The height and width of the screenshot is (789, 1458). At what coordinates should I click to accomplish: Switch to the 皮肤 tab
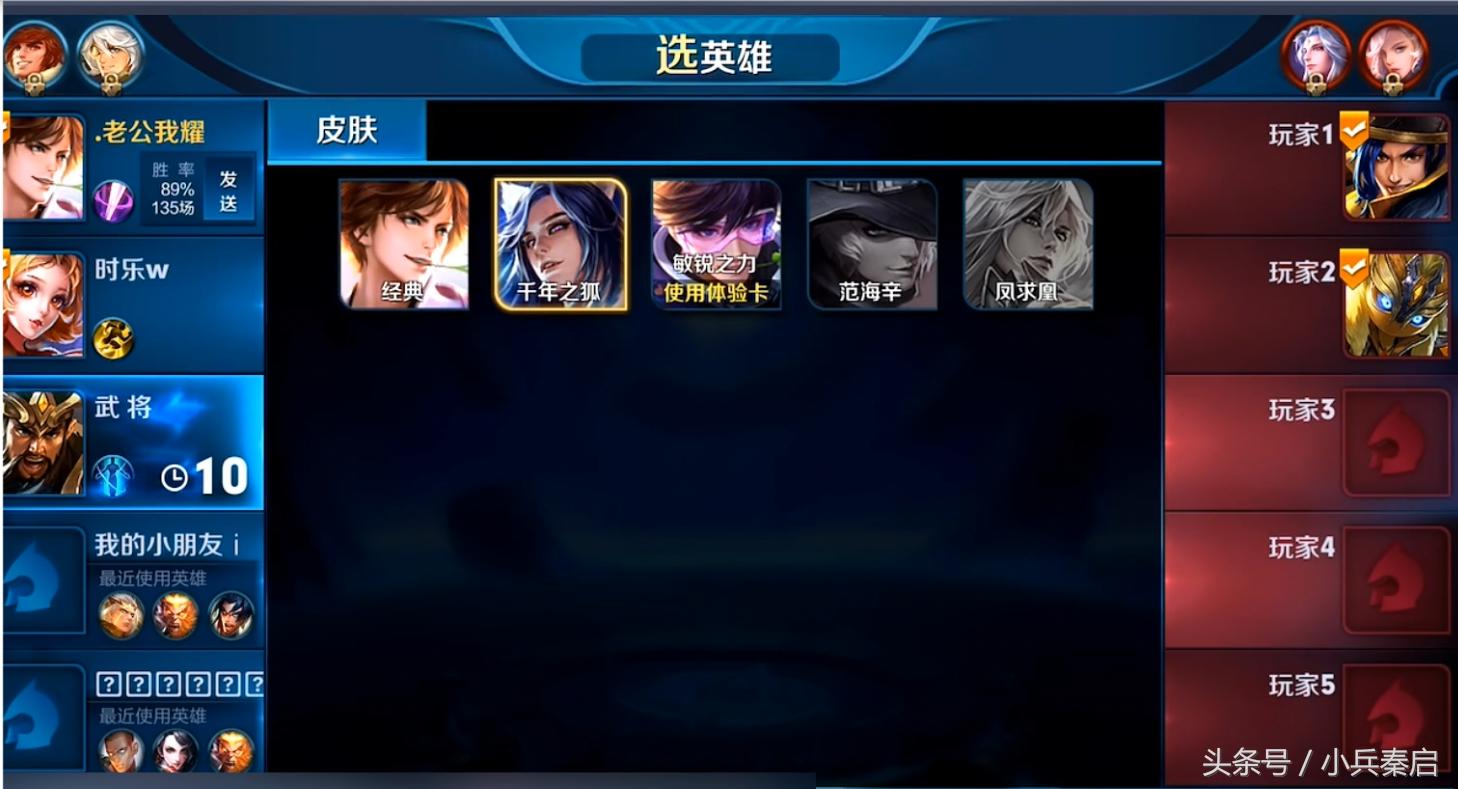pos(346,132)
